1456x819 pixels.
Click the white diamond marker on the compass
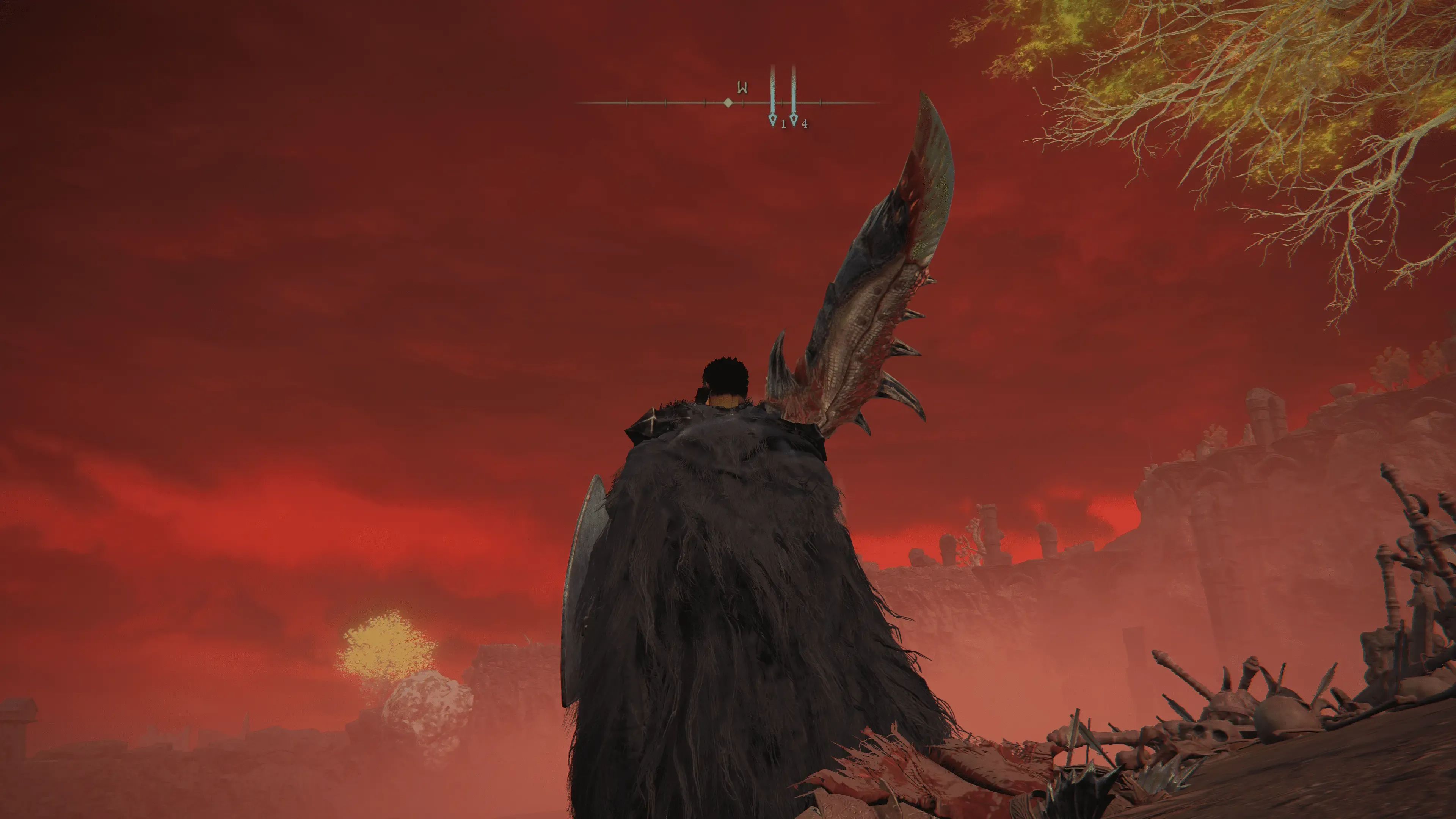pos(728,103)
